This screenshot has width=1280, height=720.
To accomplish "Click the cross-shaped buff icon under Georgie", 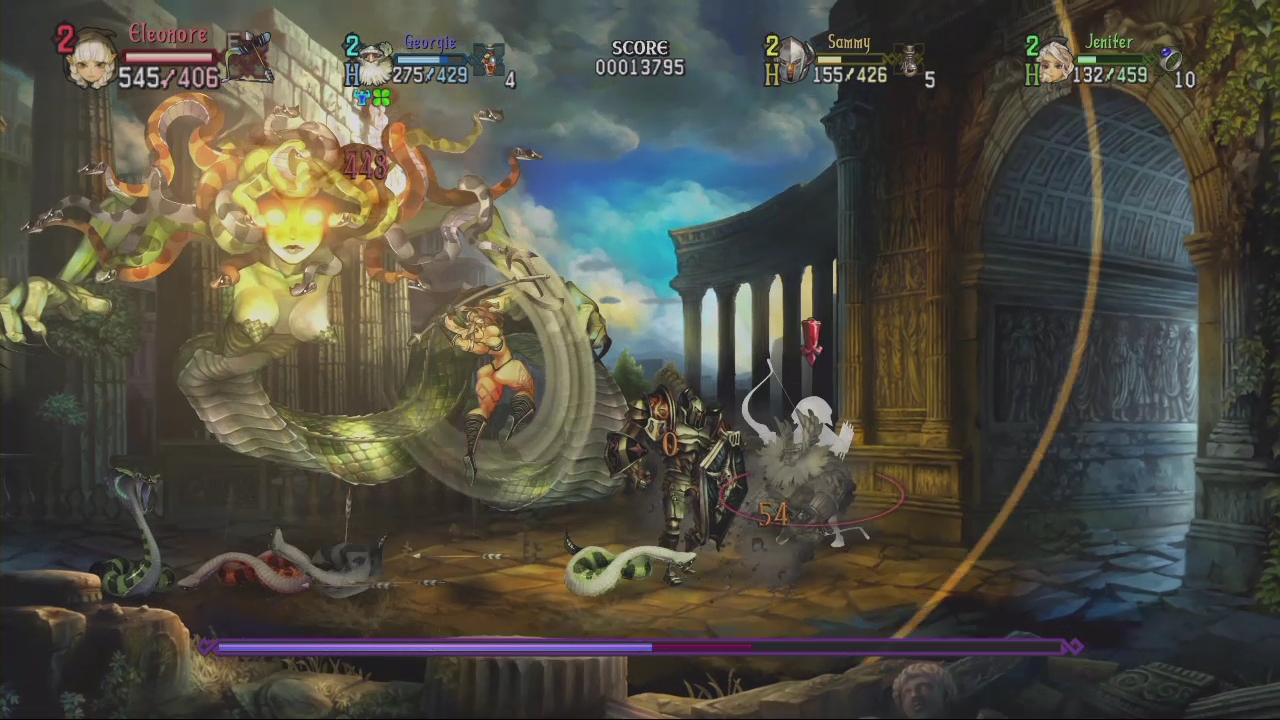I will (360, 98).
